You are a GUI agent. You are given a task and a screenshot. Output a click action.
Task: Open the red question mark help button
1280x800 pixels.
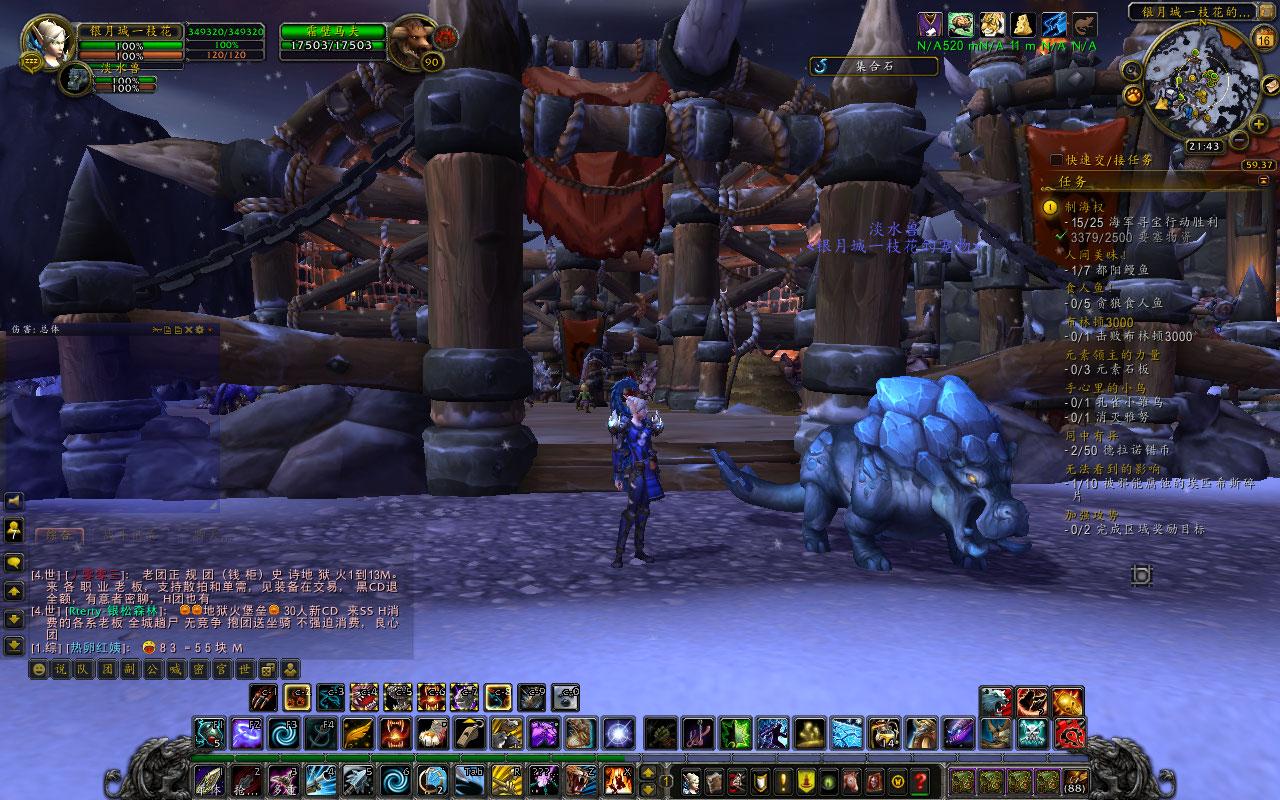tap(920, 780)
